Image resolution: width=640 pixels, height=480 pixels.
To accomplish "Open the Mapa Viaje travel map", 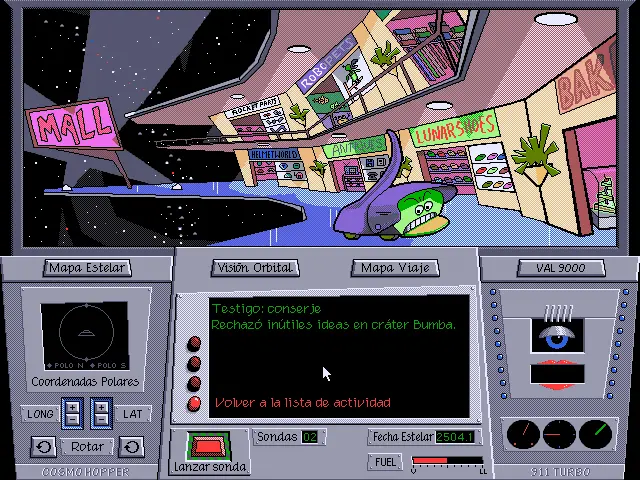I will [397, 268].
